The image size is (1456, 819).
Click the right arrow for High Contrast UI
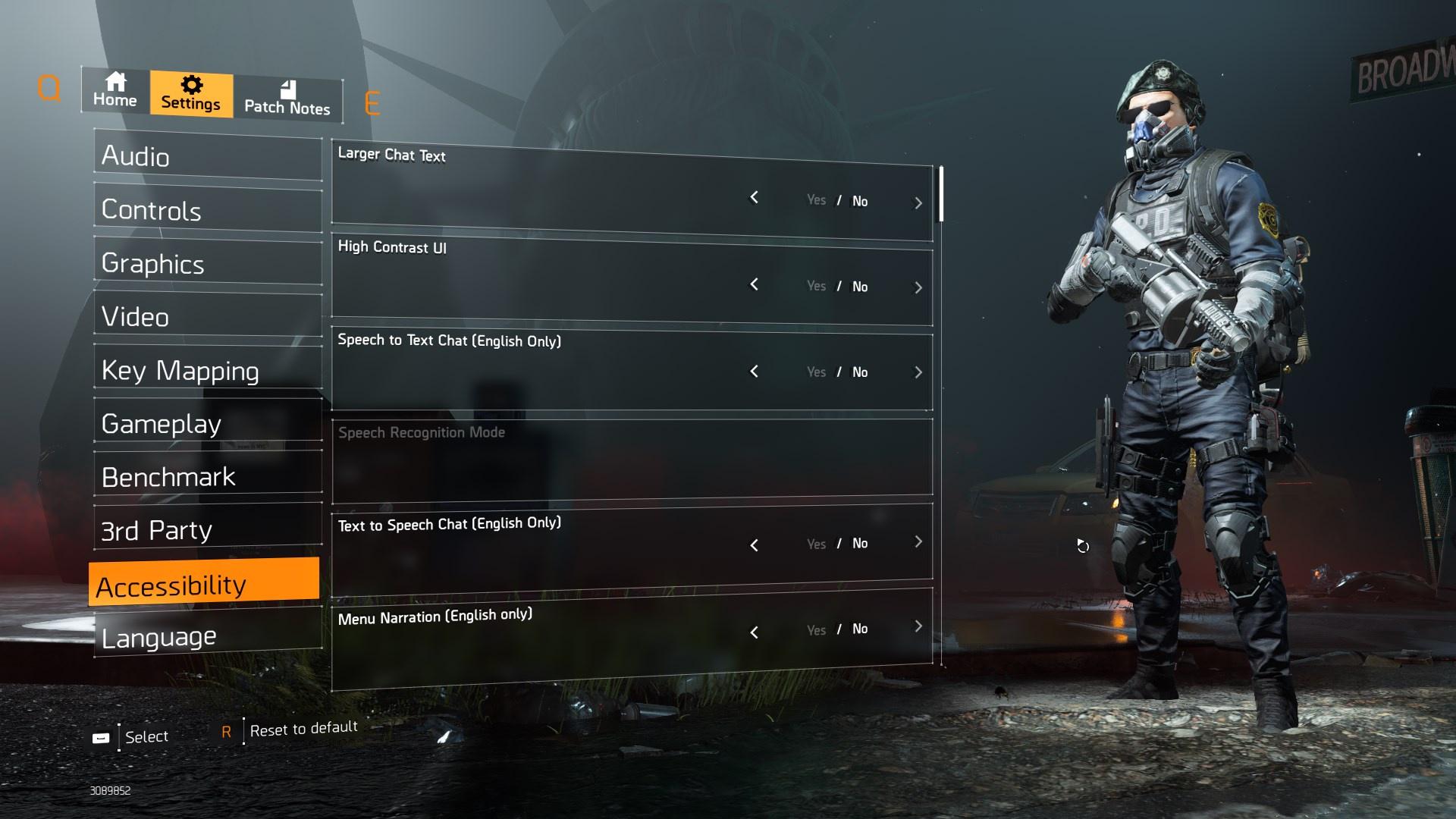pos(918,287)
